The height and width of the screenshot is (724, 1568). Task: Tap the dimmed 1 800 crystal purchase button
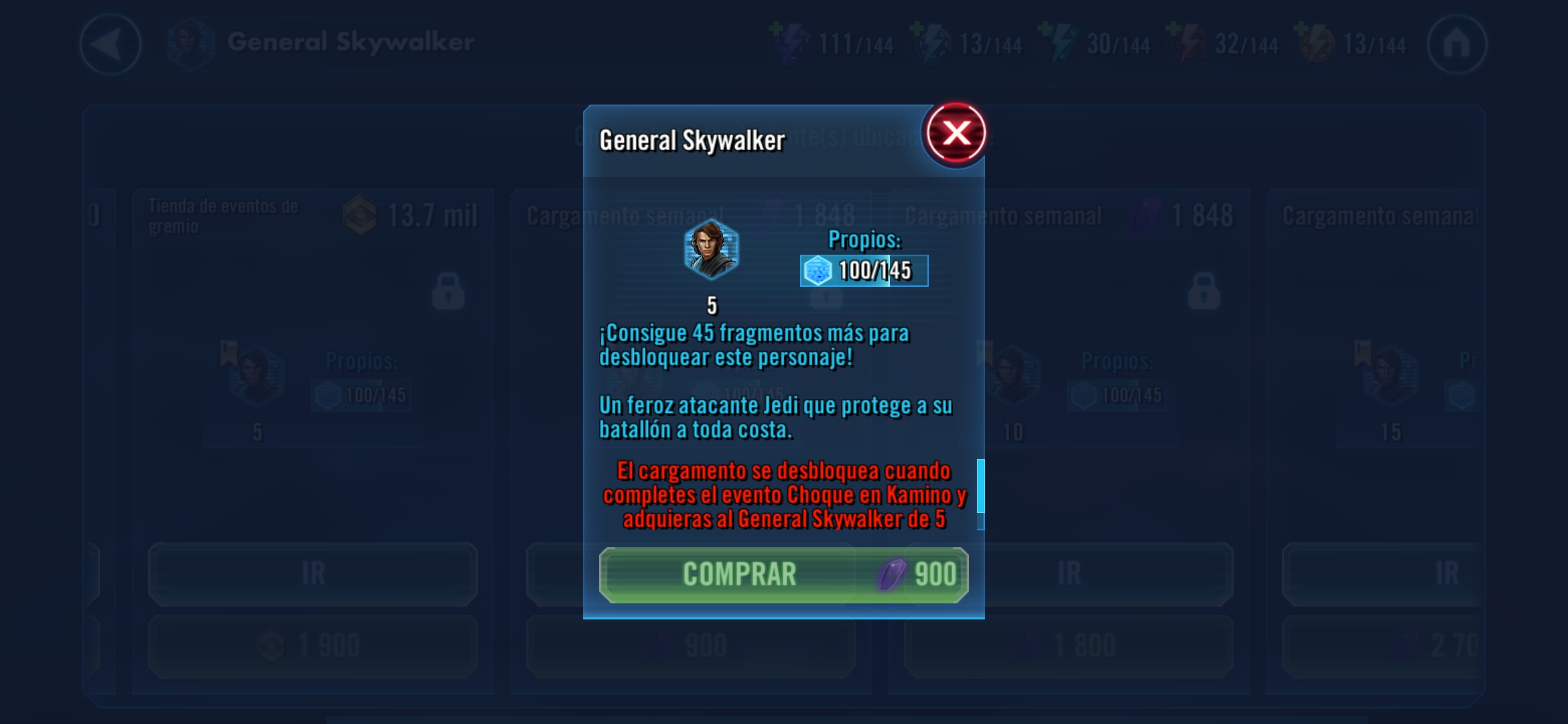pos(1068,646)
